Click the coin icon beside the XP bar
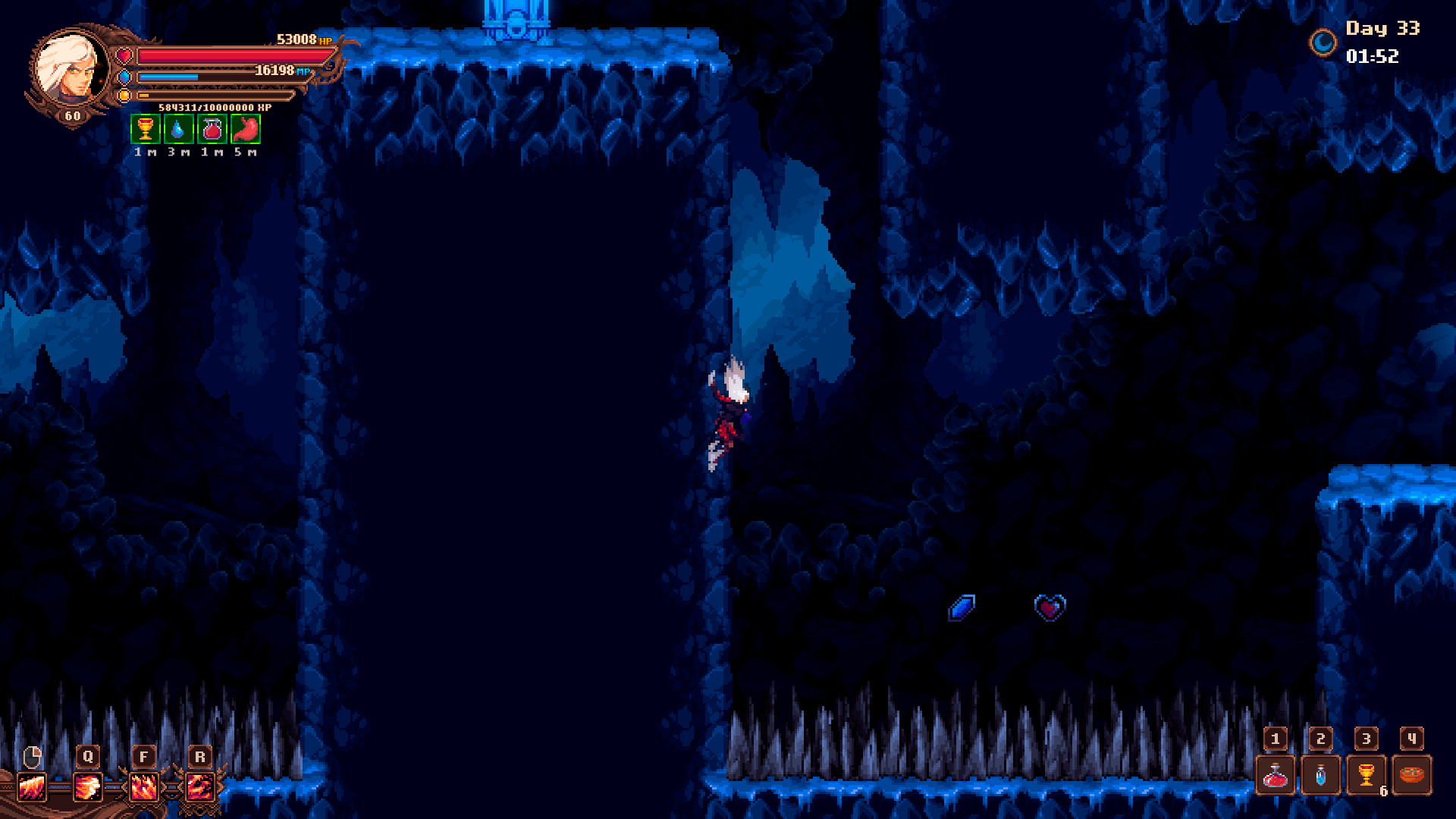Viewport: 1456px width, 819px height. point(124,95)
